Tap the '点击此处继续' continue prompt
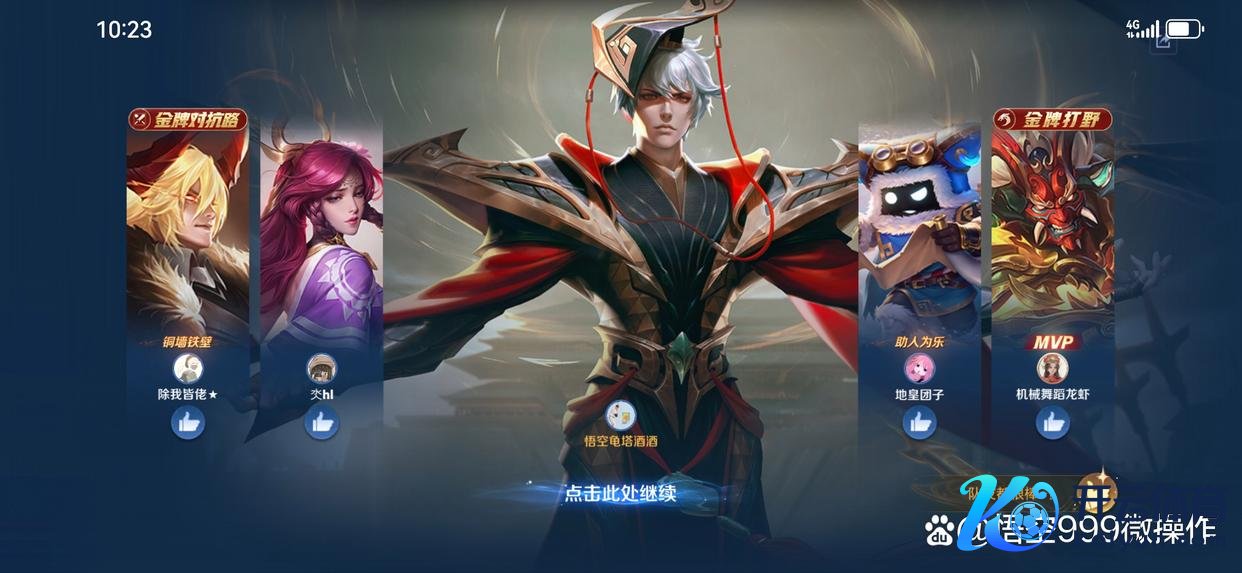 click(x=620, y=493)
